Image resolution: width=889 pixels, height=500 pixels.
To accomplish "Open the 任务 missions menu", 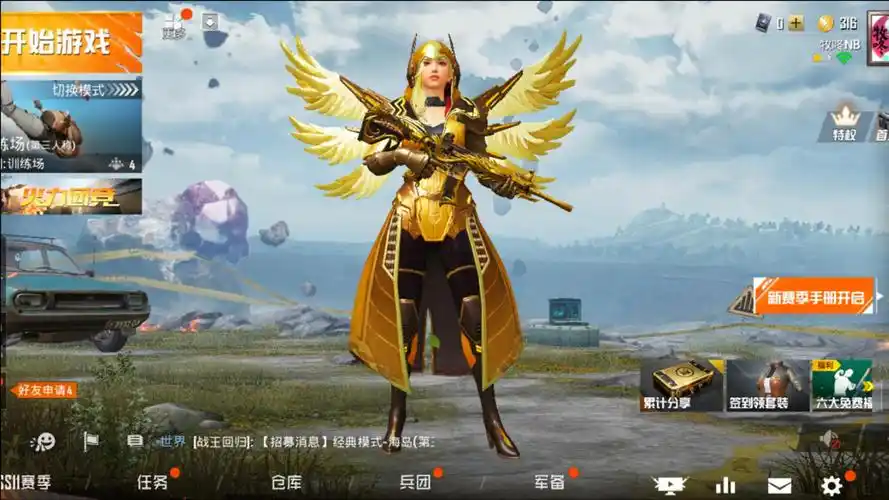I will [x=152, y=482].
